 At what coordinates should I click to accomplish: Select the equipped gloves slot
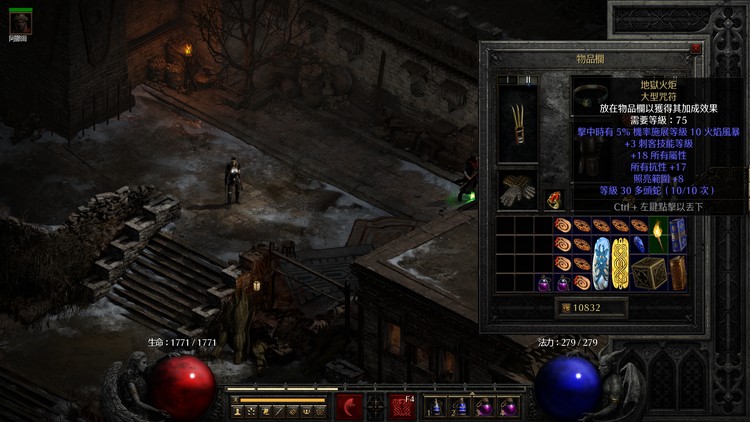pyautogui.click(x=517, y=190)
